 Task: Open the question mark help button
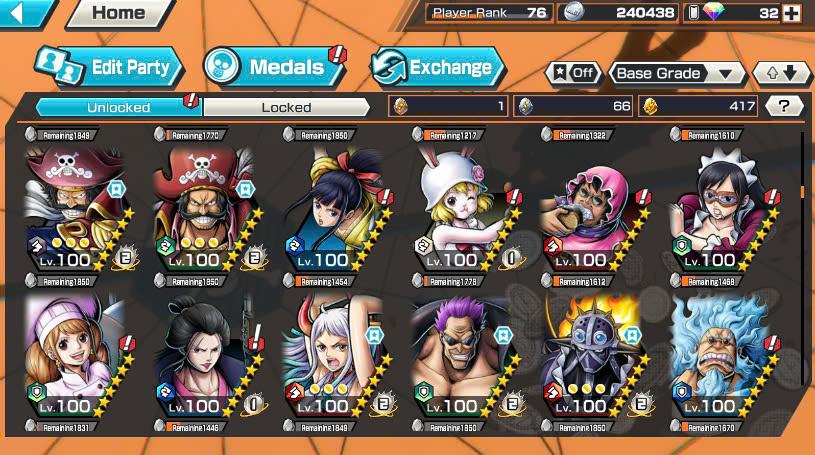pyautogui.click(x=784, y=106)
